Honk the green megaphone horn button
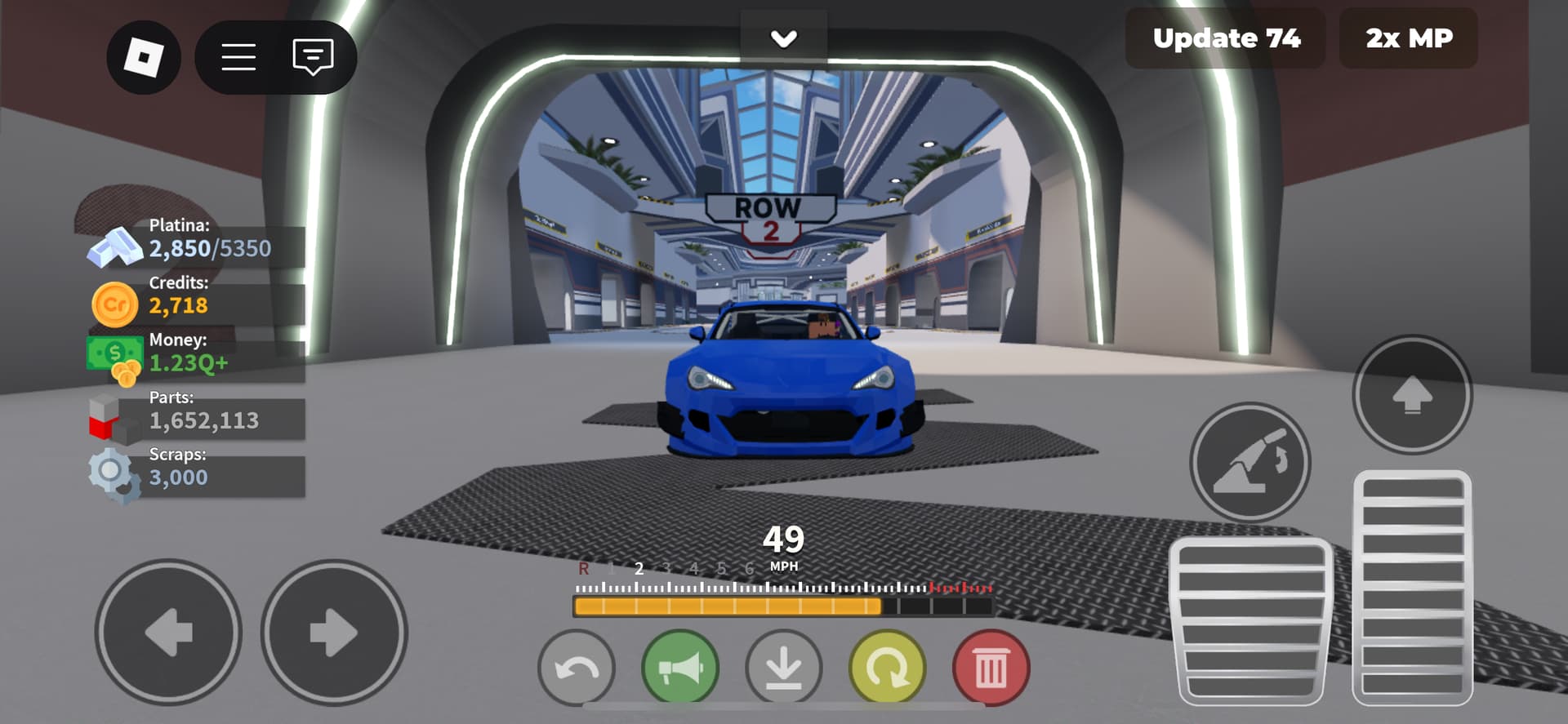The height and width of the screenshot is (724, 1568). point(680,668)
